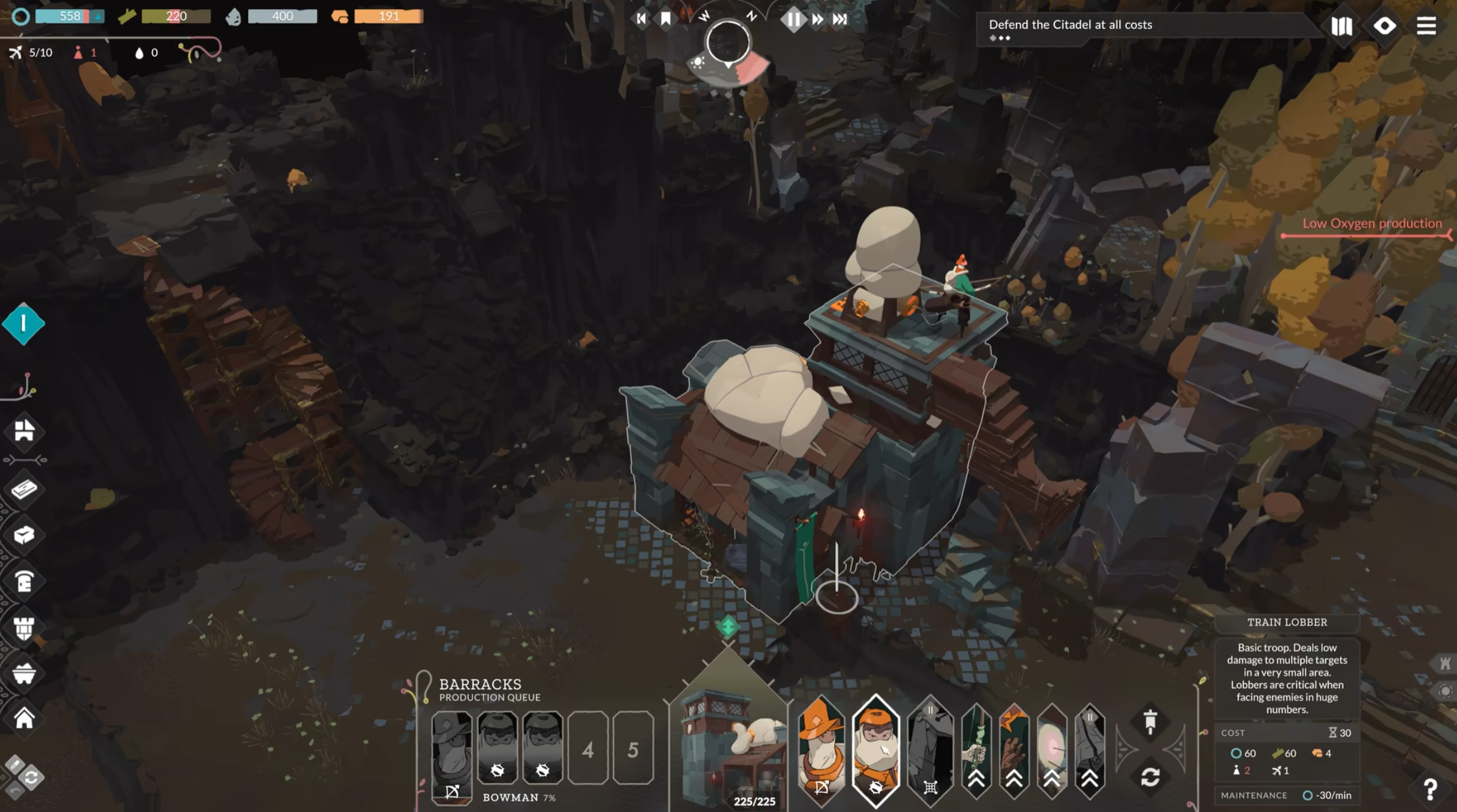Open the hamburger main menu
1457x812 pixels.
pyautogui.click(x=1426, y=26)
